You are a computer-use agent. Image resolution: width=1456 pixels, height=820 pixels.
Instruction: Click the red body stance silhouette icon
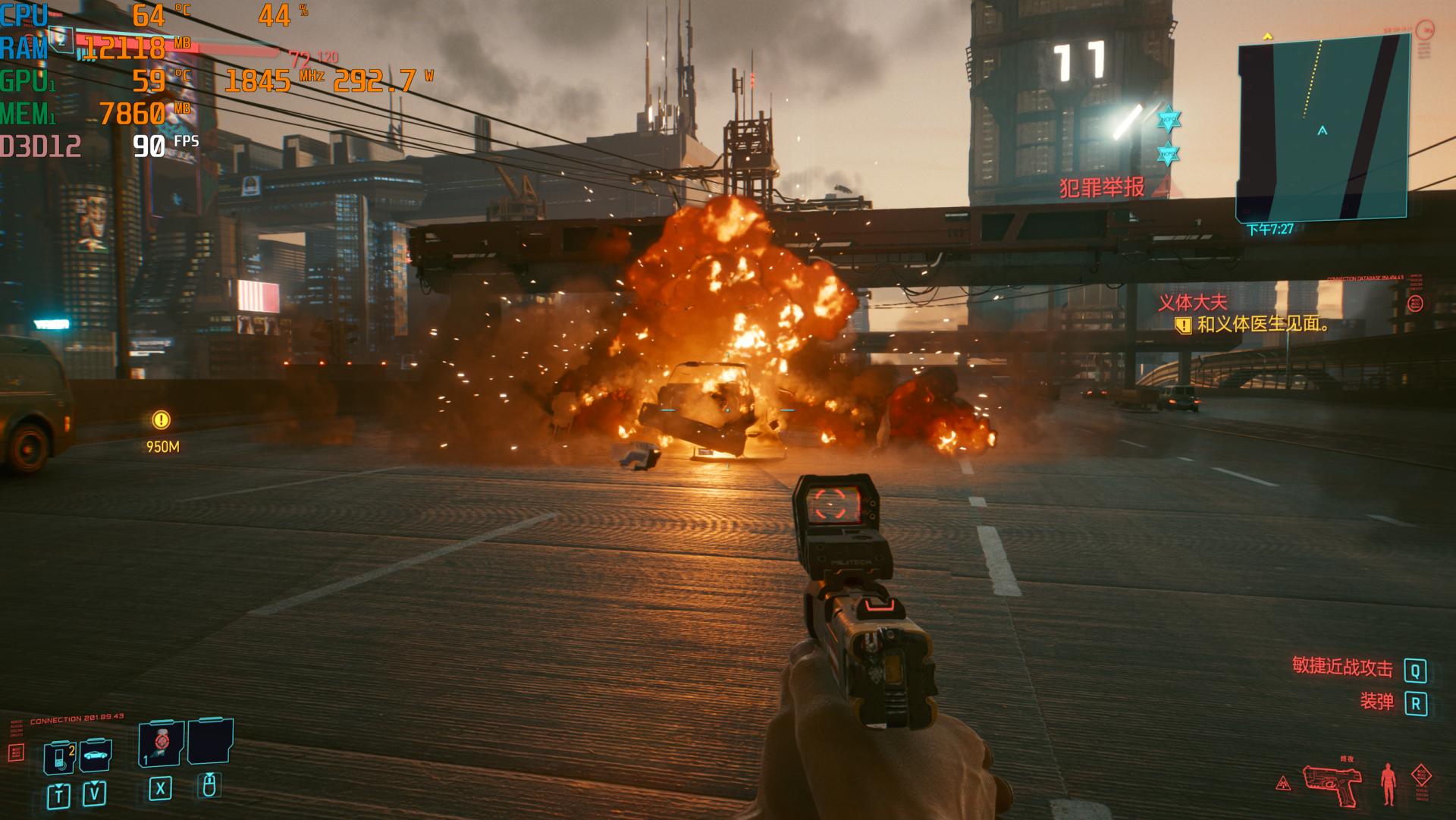1388,785
